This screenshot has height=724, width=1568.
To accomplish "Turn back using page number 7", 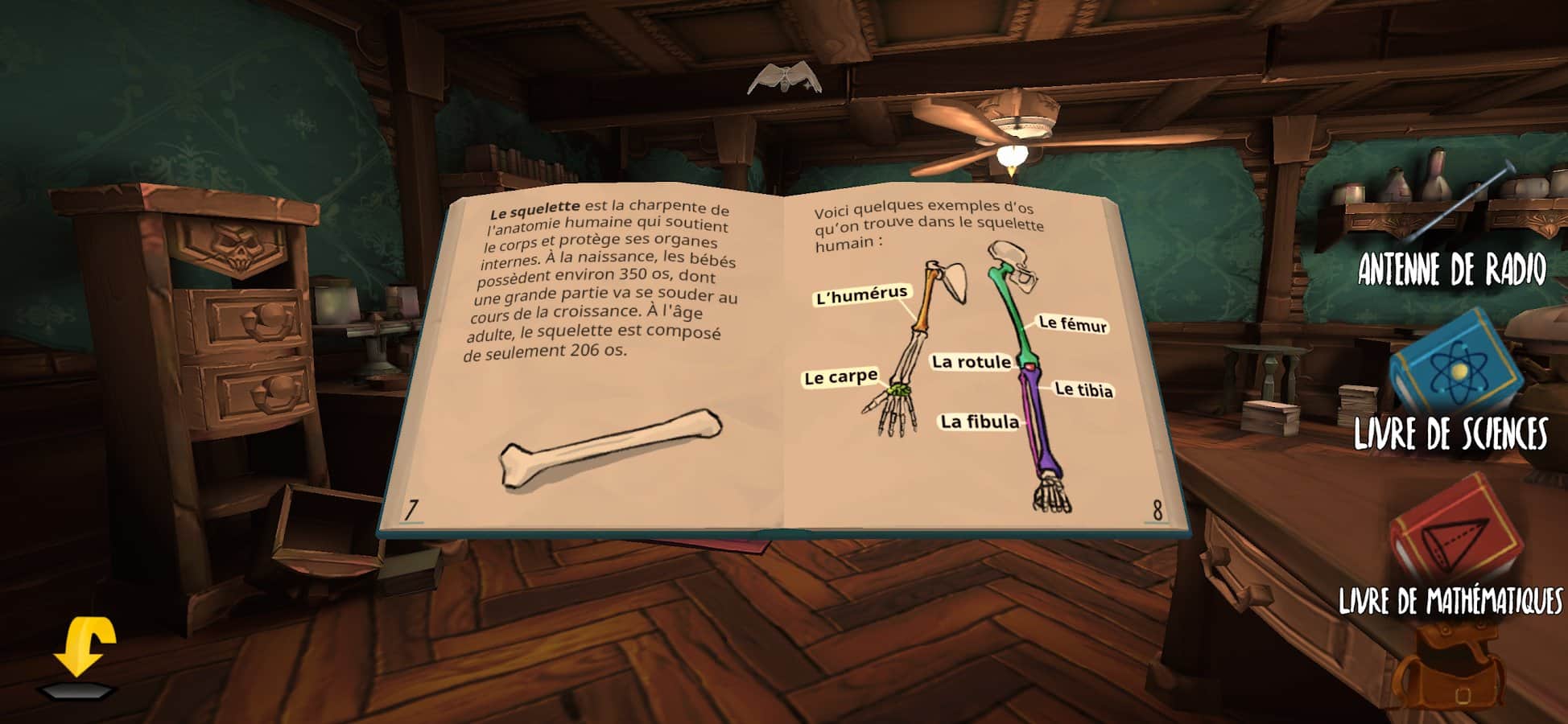I will [411, 510].
